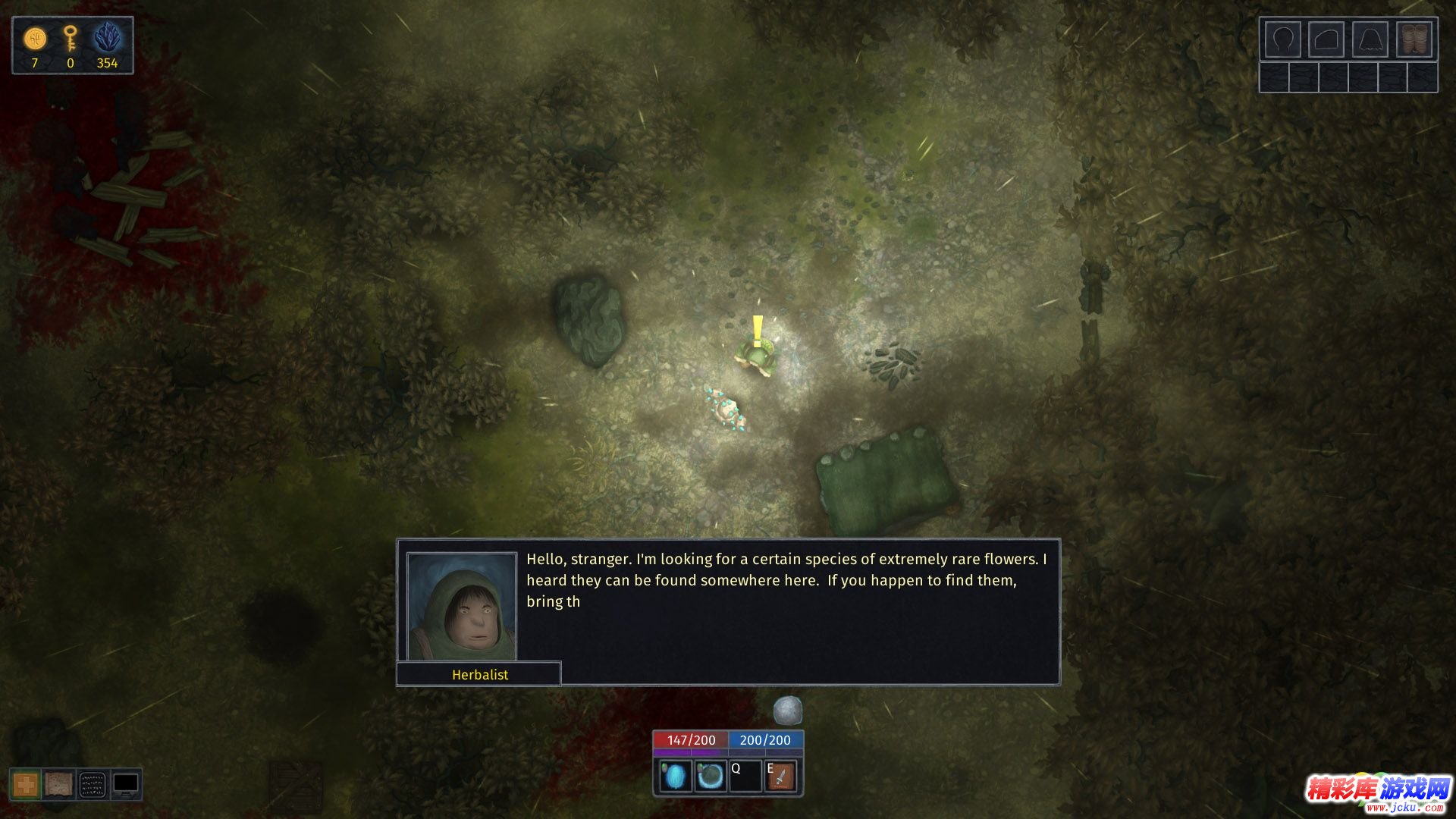Select the empty chest armor equipment slot
The image size is (1456, 819).
(x=1326, y=39)
